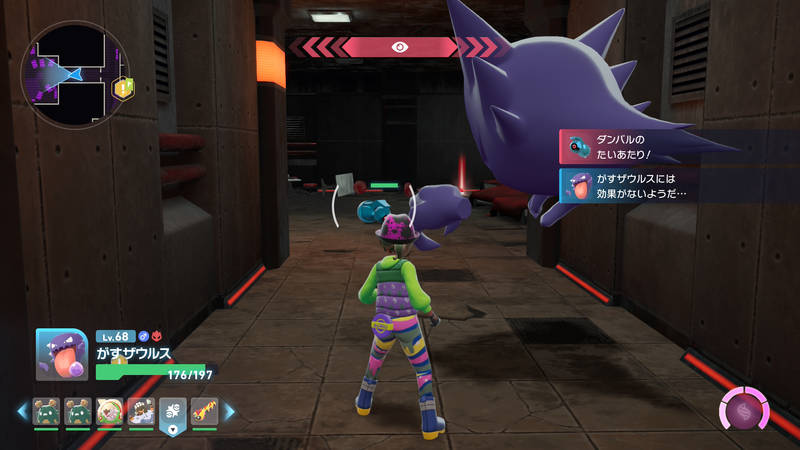Viewport: 800px width, 450px height.
Task: Select the highlighted blue party slot
Action: 172,412
